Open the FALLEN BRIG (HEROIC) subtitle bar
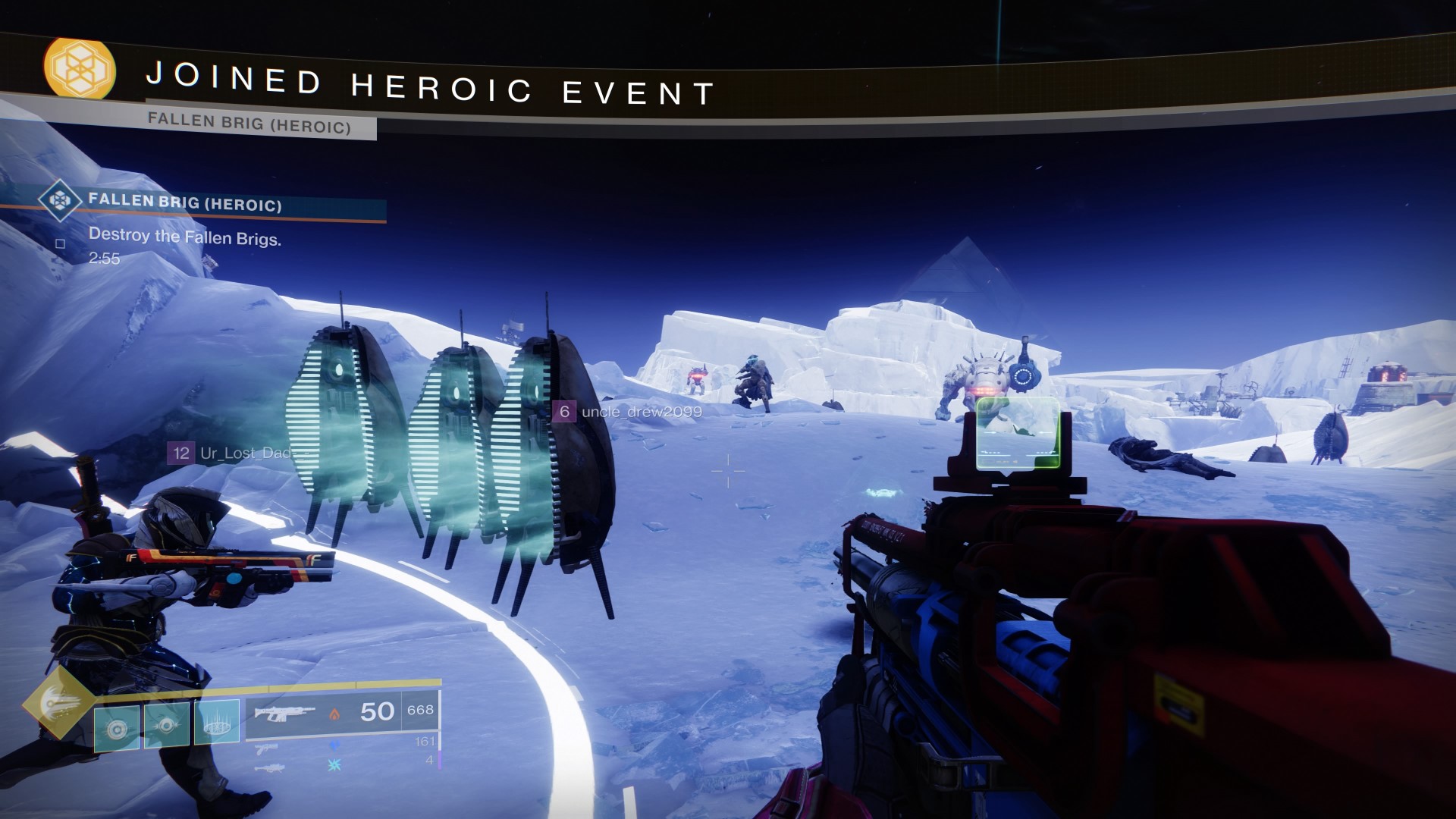The height and width of the screenshot is (819, 1456). tap(250, 123)
